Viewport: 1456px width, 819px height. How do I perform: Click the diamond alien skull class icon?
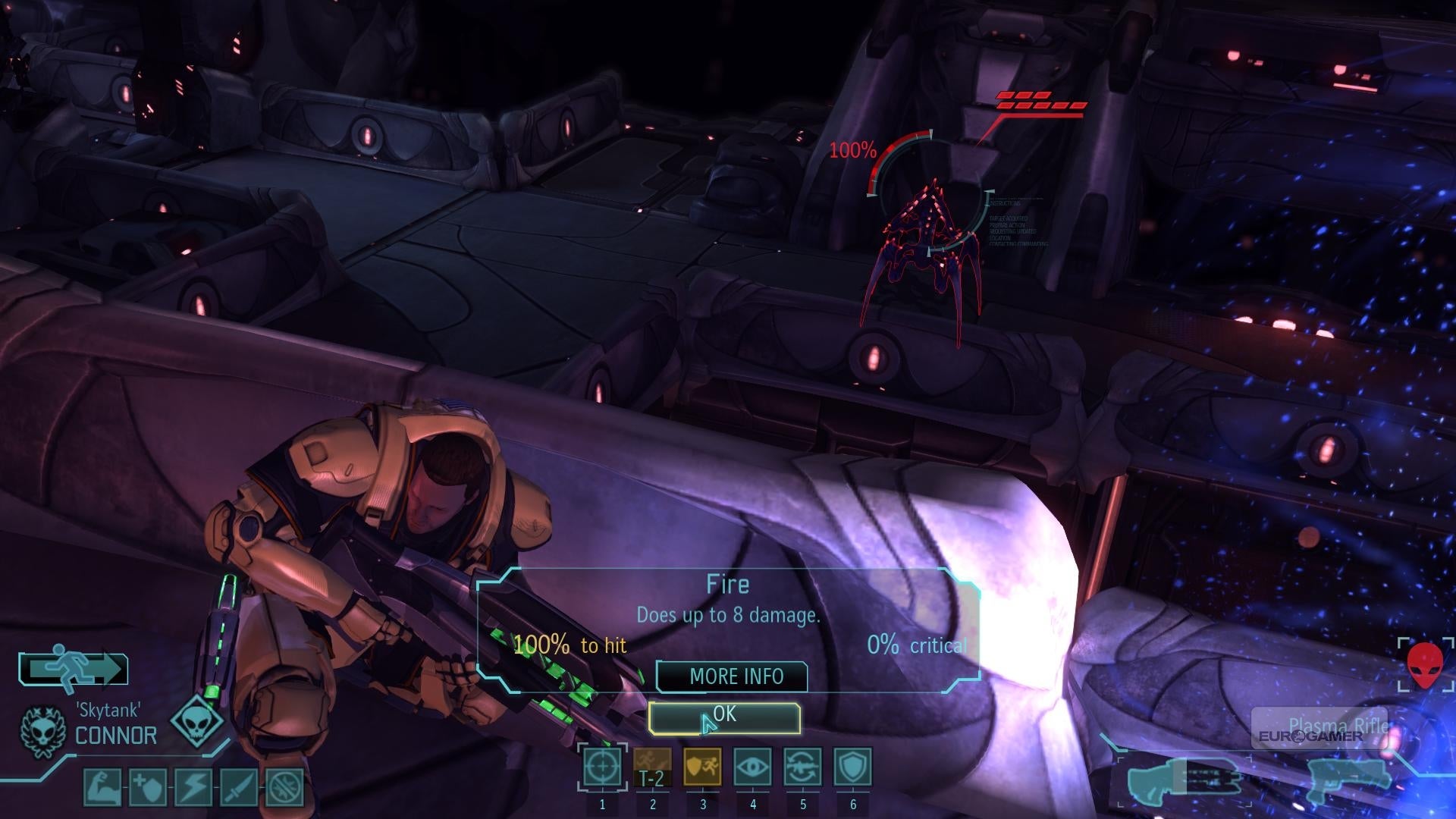pos(197,720)
